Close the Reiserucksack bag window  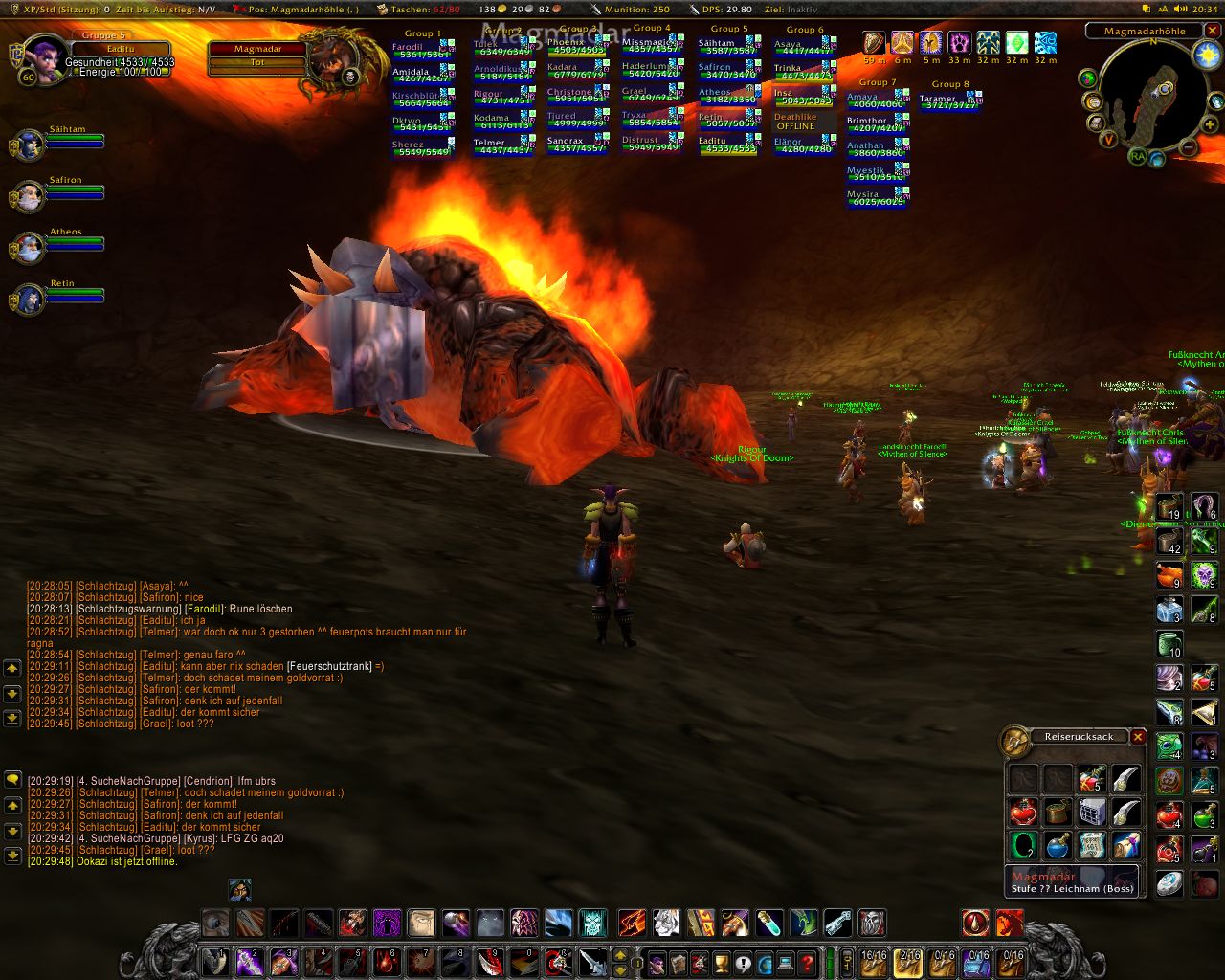(x=1138, y=737)
